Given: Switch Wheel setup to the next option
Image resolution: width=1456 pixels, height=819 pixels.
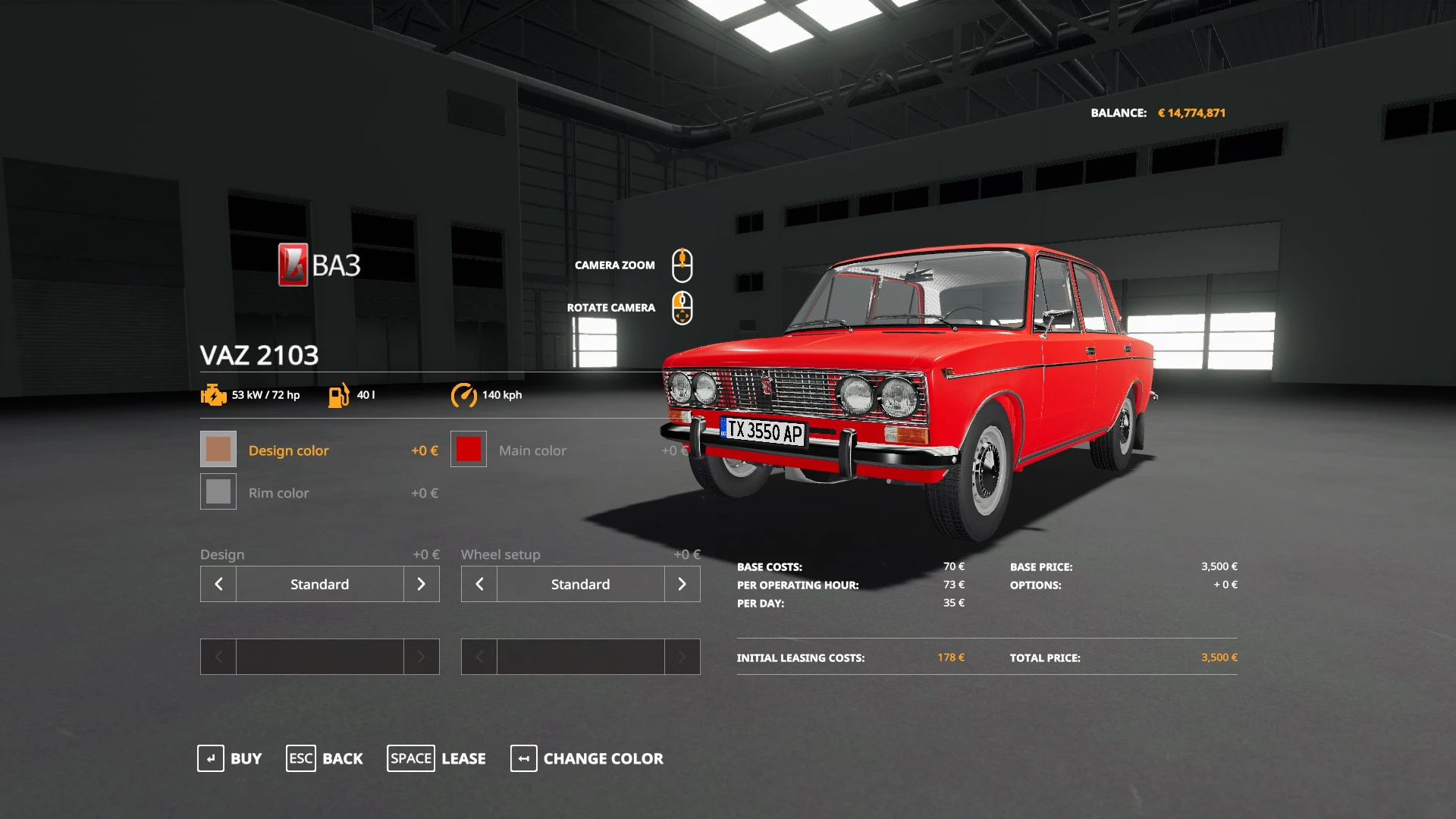Looking at the screenshot, I should tap(682, 584).
